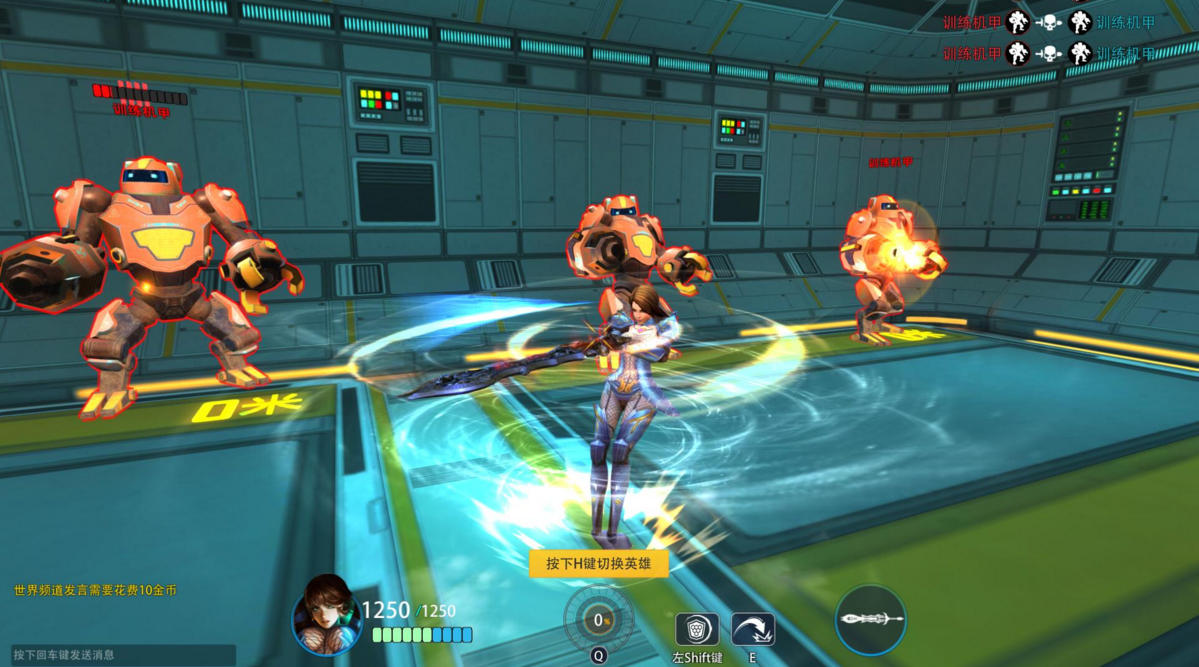Screen dimensions: 1199x667
Task: Select the spear weapon icon
Action: [870, 620]
